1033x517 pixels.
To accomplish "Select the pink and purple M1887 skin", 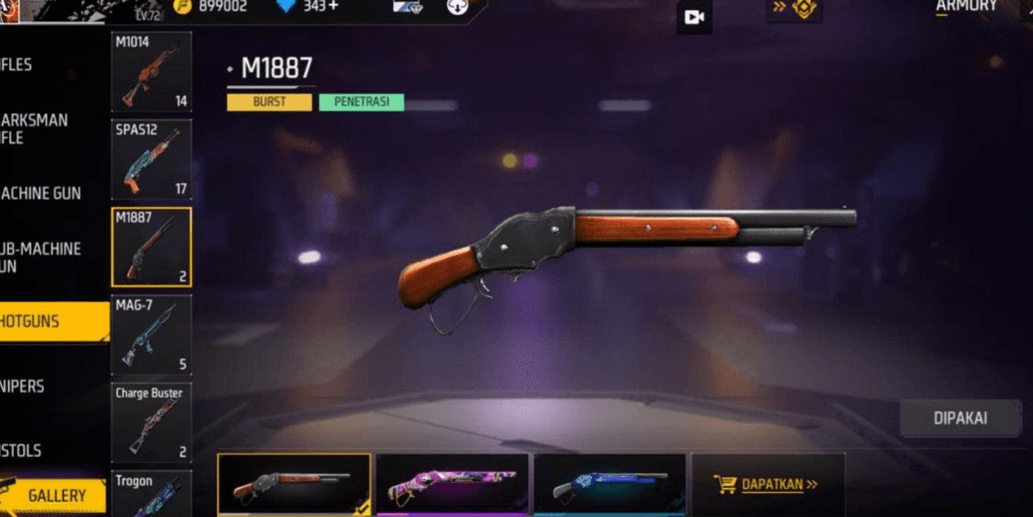I will (x=452, y=485).
